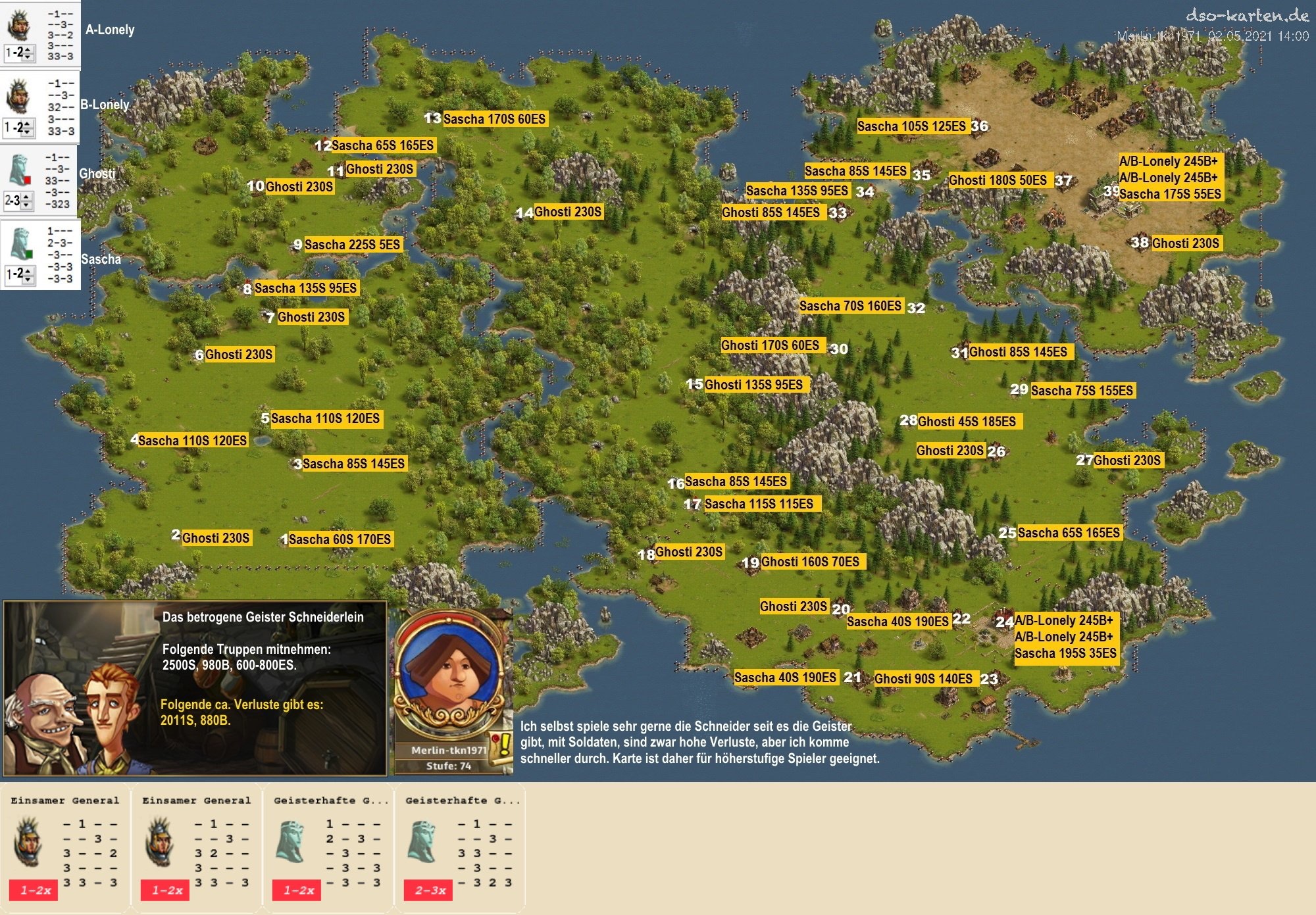
Task: Select the A-Lonely general portrait
Action: 18,25
